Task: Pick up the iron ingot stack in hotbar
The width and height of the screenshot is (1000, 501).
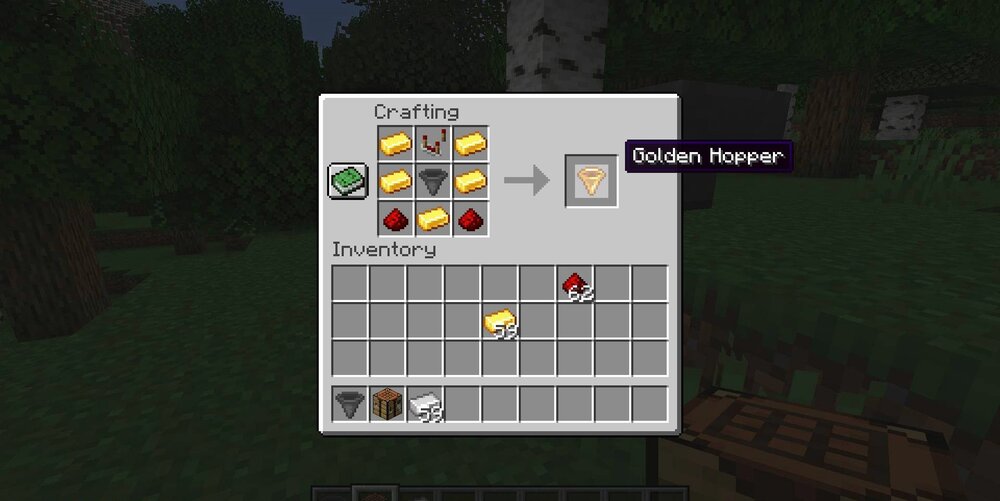Action: pos(424,404)
